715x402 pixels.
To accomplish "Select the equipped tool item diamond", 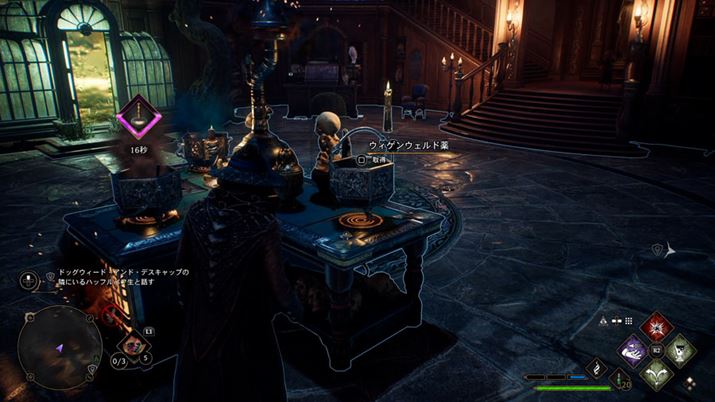I will (132, 345).
